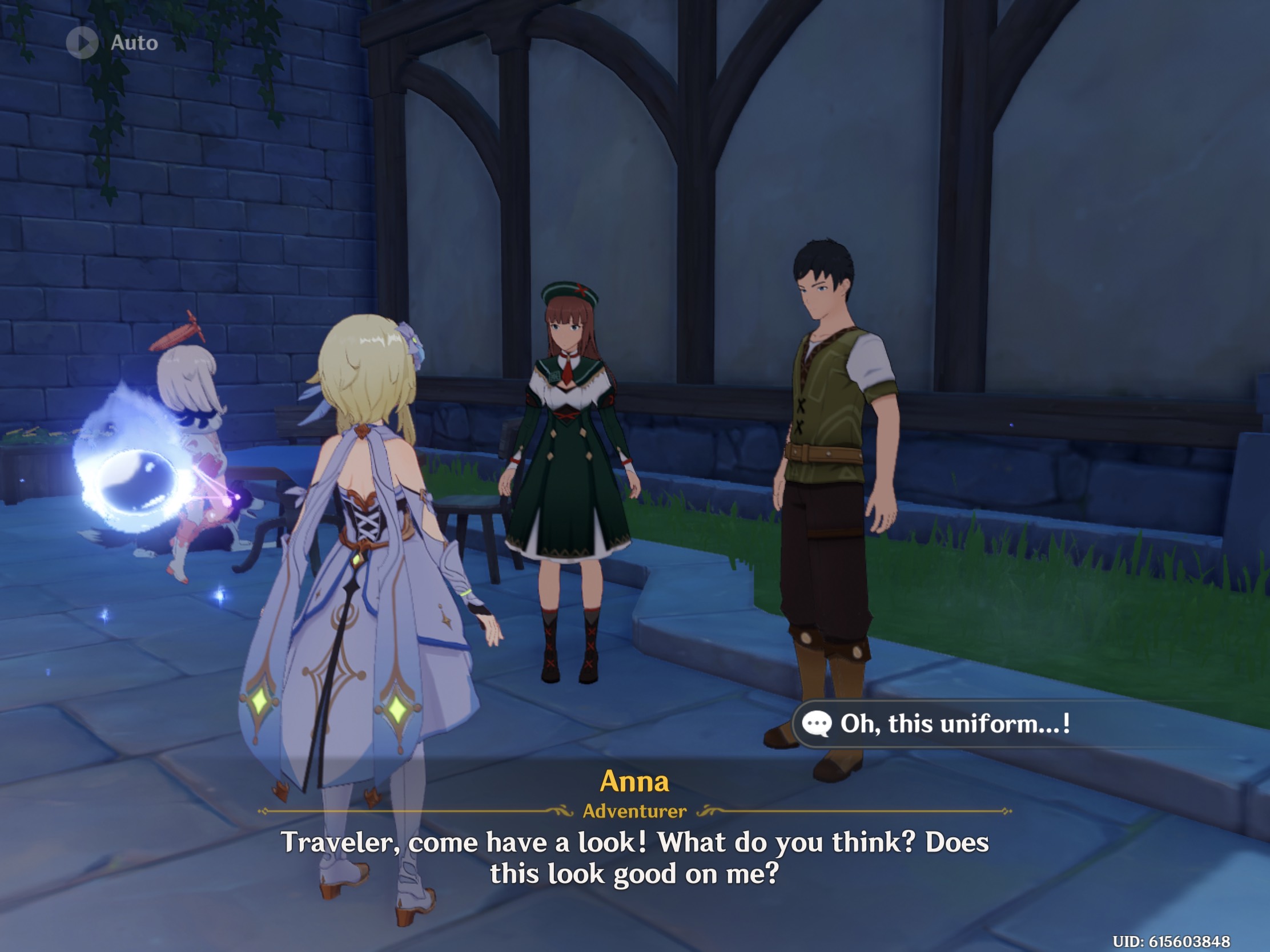Expand the Adventurer title under Anna's name

click(x=634, y=811)
